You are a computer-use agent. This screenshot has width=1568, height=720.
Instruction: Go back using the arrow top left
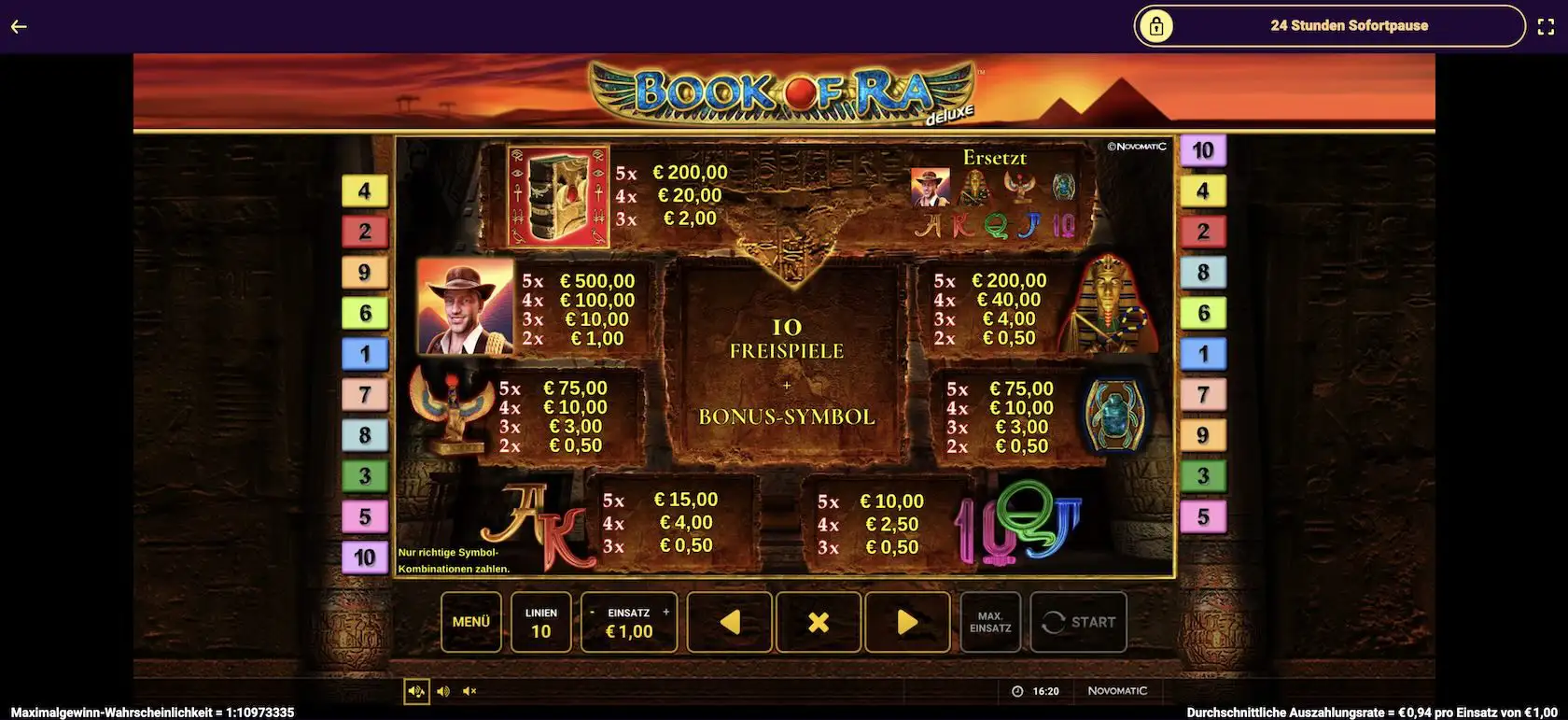[19, 26]
